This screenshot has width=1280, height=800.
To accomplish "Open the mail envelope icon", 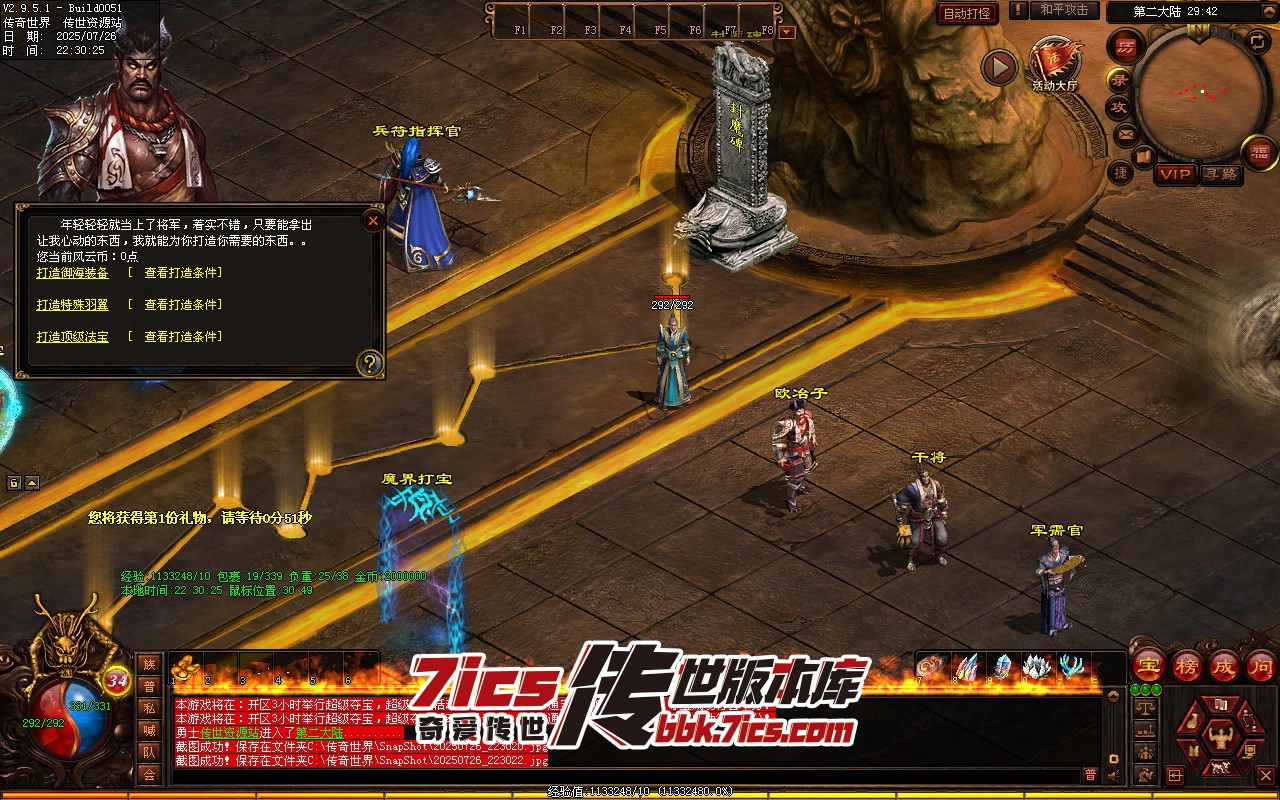I will [1126, 133].
